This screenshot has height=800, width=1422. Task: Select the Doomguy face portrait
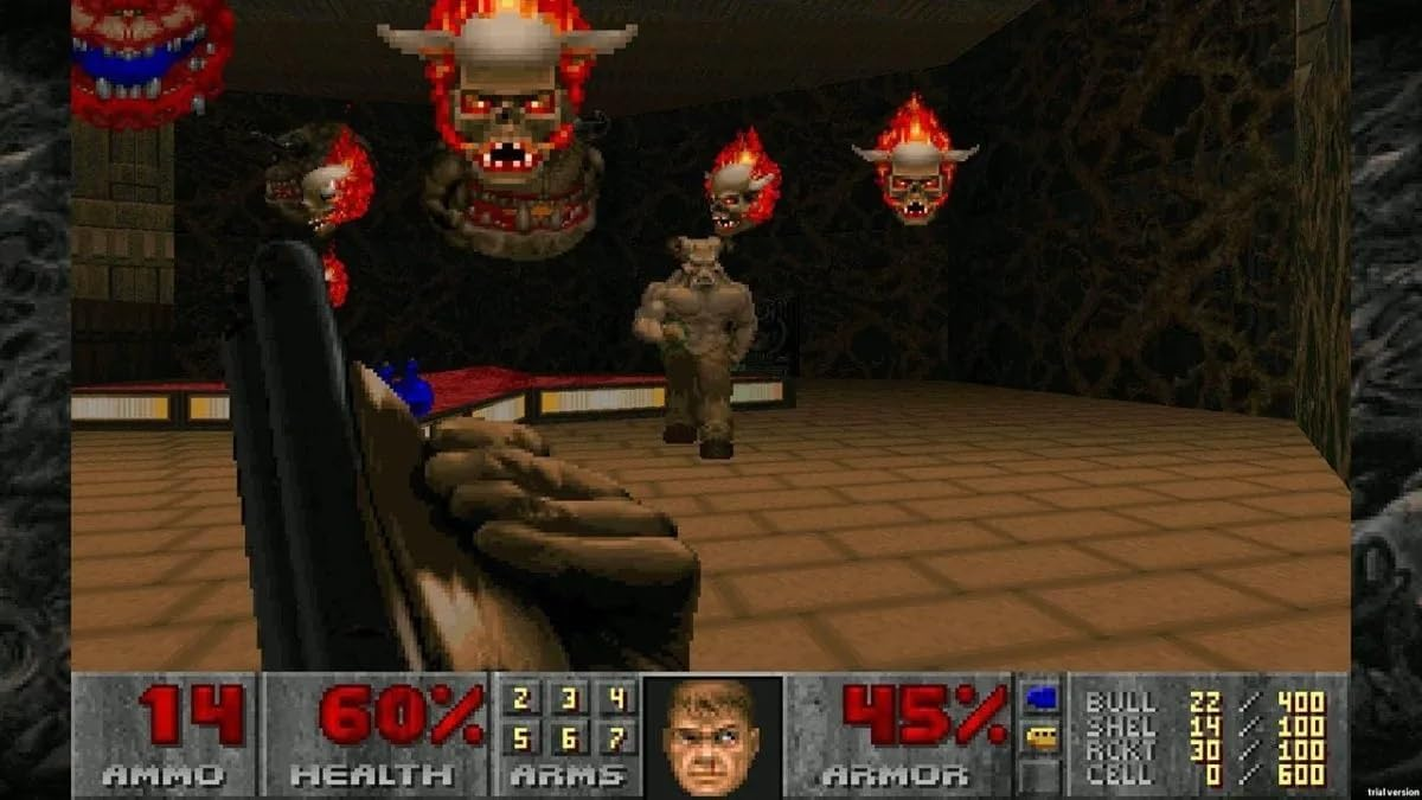[x=714, y=735]
